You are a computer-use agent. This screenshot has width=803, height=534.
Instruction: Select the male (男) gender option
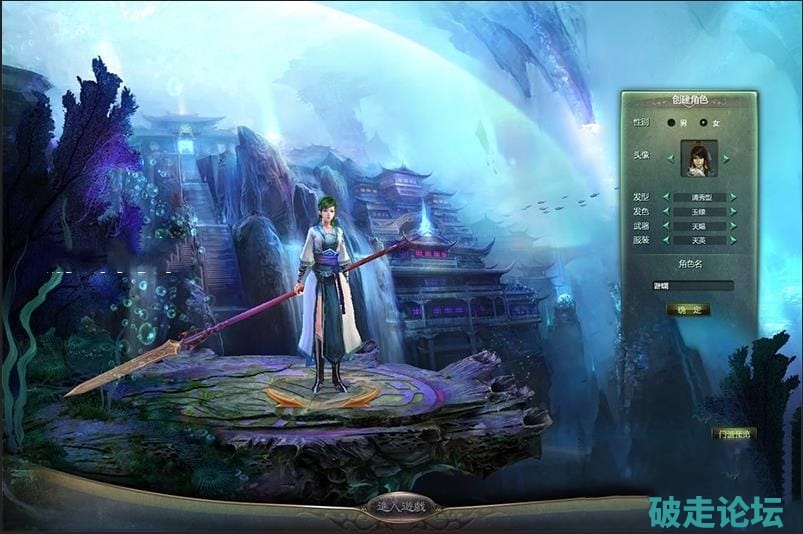point(671,123)
